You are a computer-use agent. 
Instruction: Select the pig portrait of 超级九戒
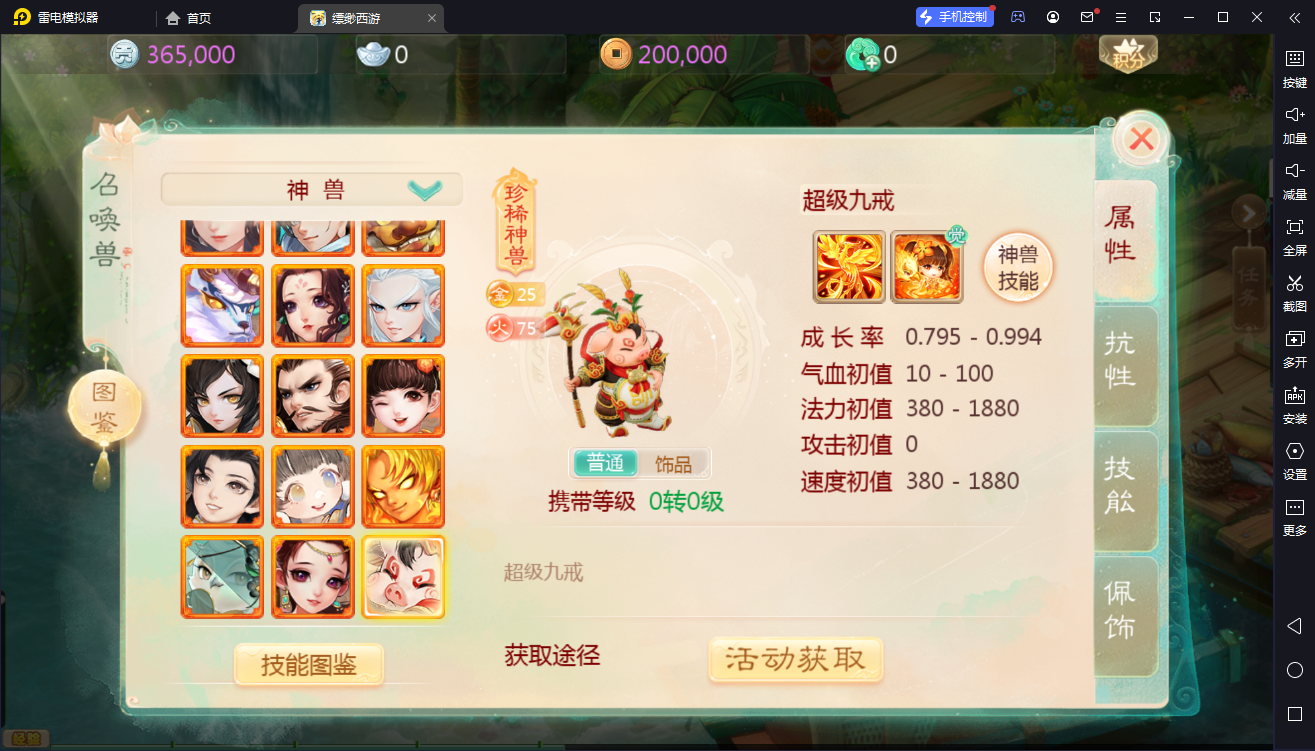tap(402, 577)
